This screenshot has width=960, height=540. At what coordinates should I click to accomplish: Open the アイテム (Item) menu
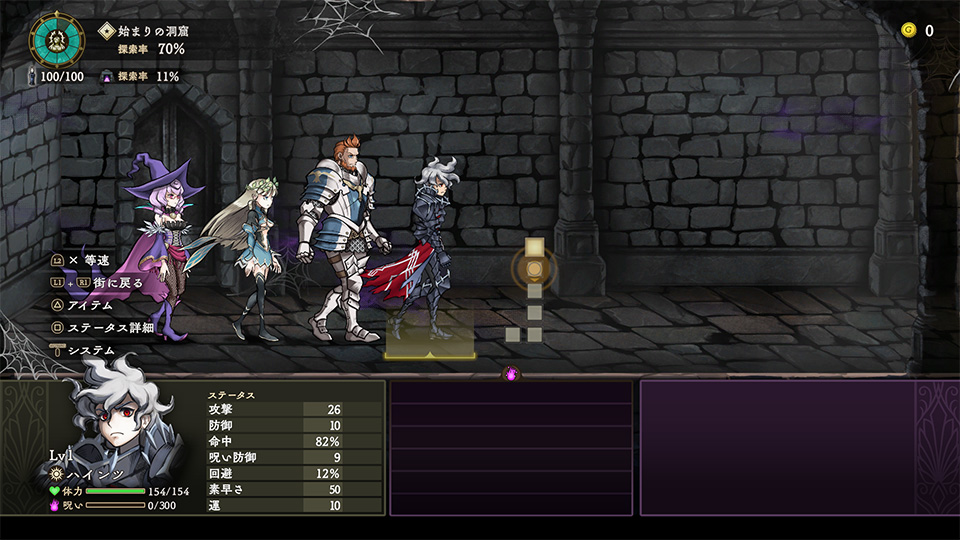(x=89, y=305)
